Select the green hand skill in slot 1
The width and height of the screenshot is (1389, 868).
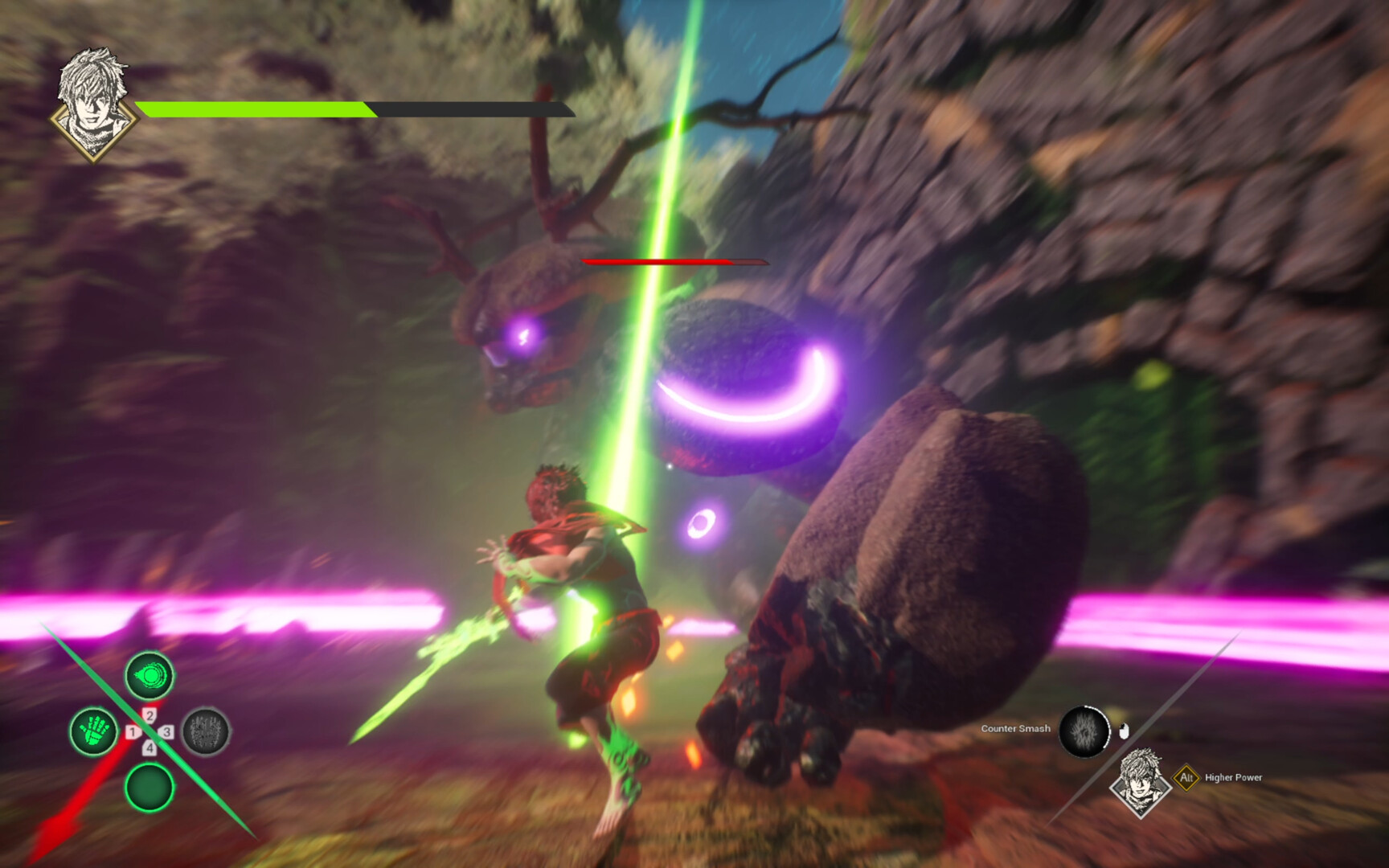point(94,731)
